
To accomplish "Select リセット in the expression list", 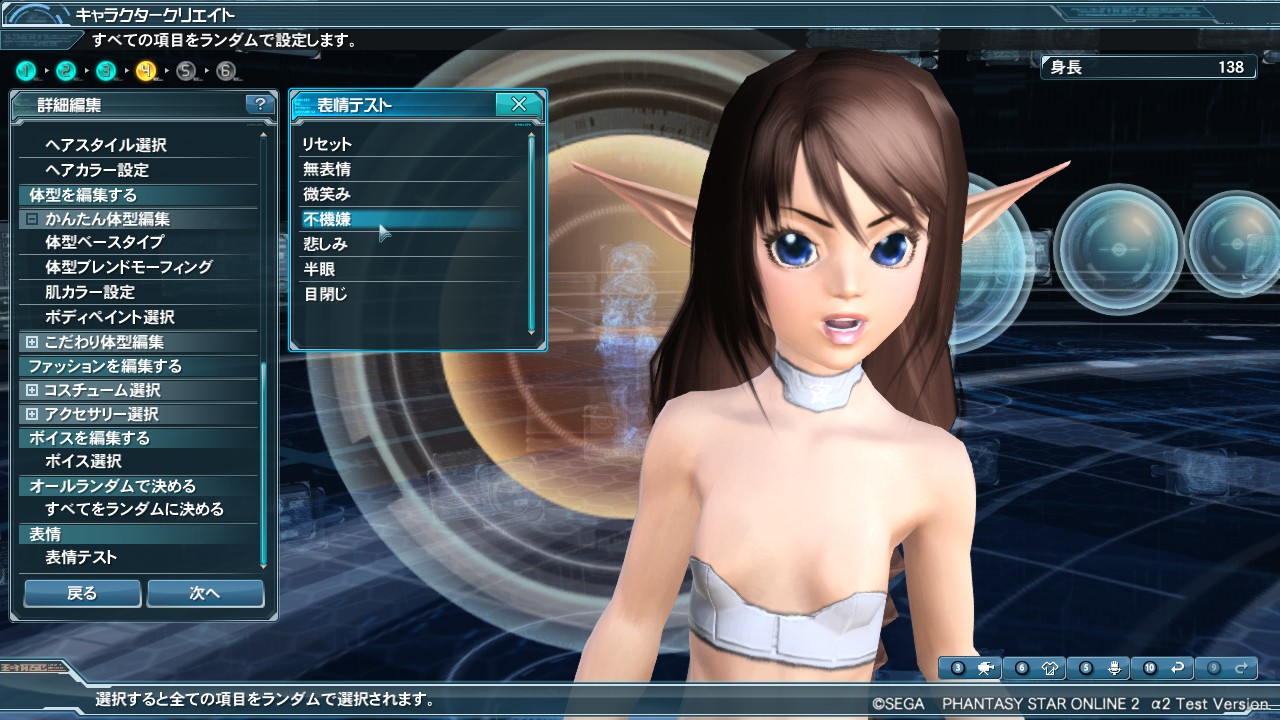I will 327,144.
